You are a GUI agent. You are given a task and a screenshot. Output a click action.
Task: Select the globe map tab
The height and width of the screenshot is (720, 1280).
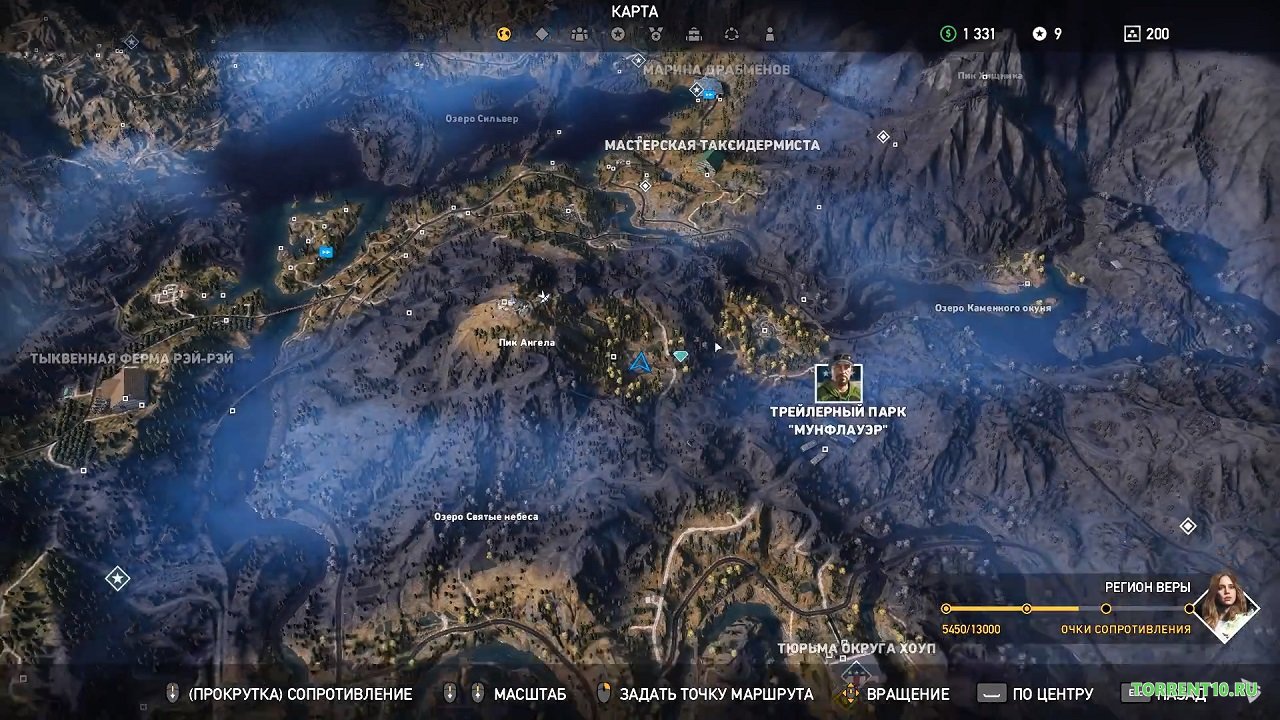[504, 34]
